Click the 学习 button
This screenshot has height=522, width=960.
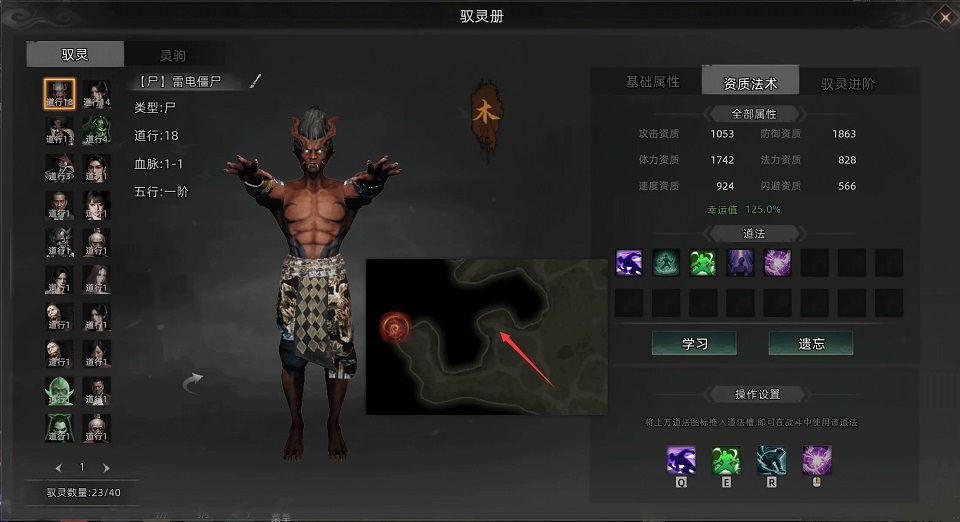[694, 343]
